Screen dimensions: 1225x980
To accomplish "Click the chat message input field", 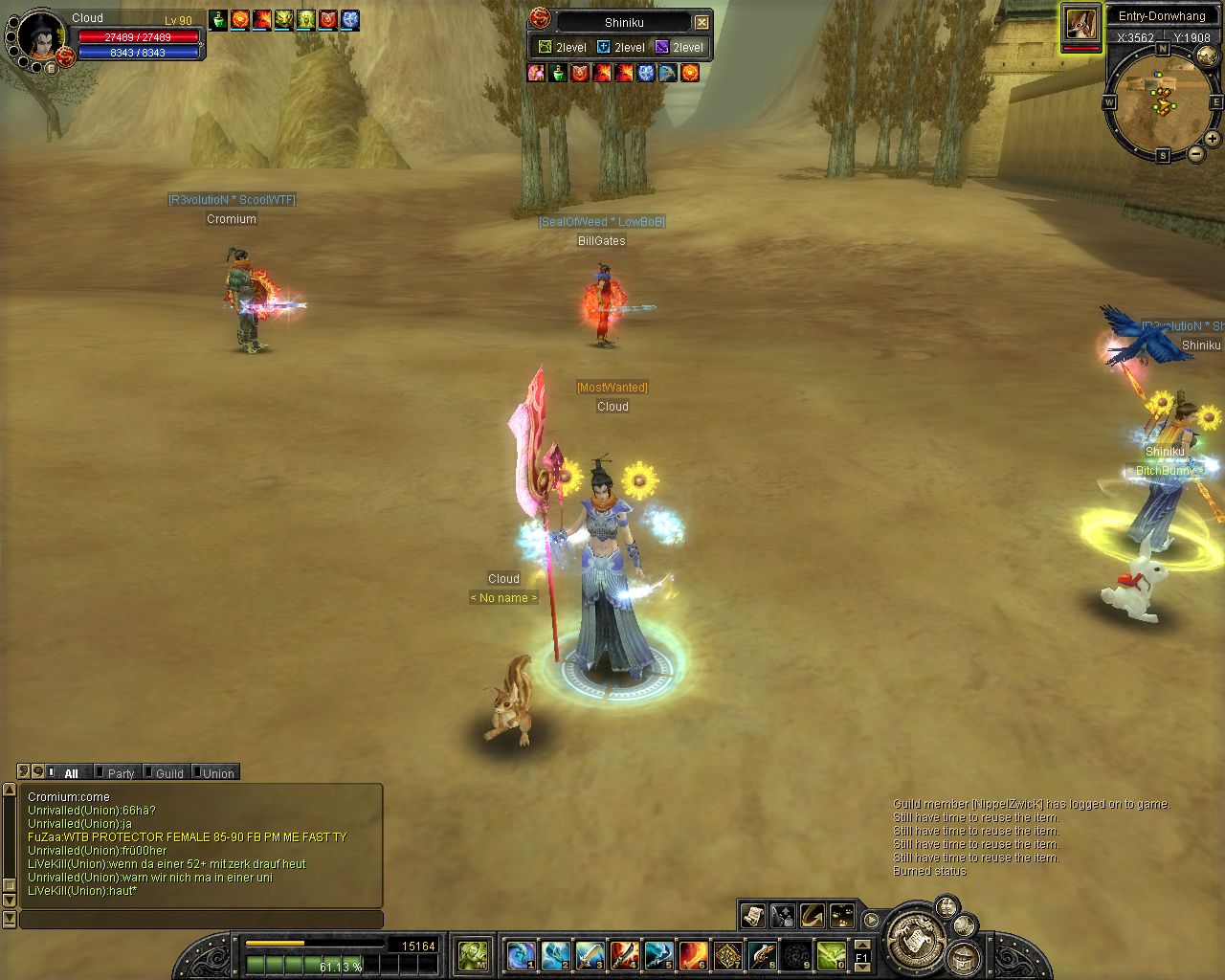I will coord(201,920).
